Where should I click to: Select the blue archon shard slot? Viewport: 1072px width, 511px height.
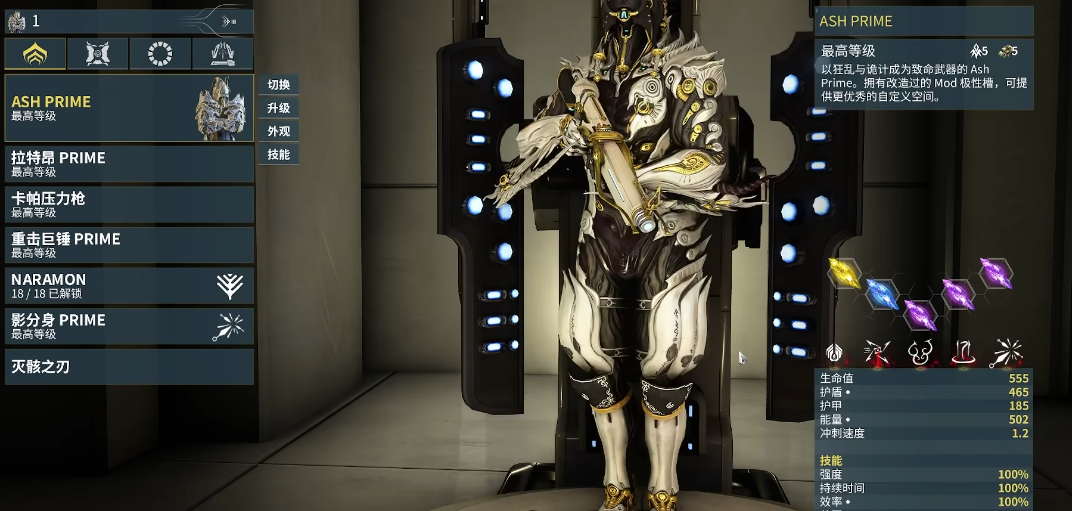click(880, 292)
